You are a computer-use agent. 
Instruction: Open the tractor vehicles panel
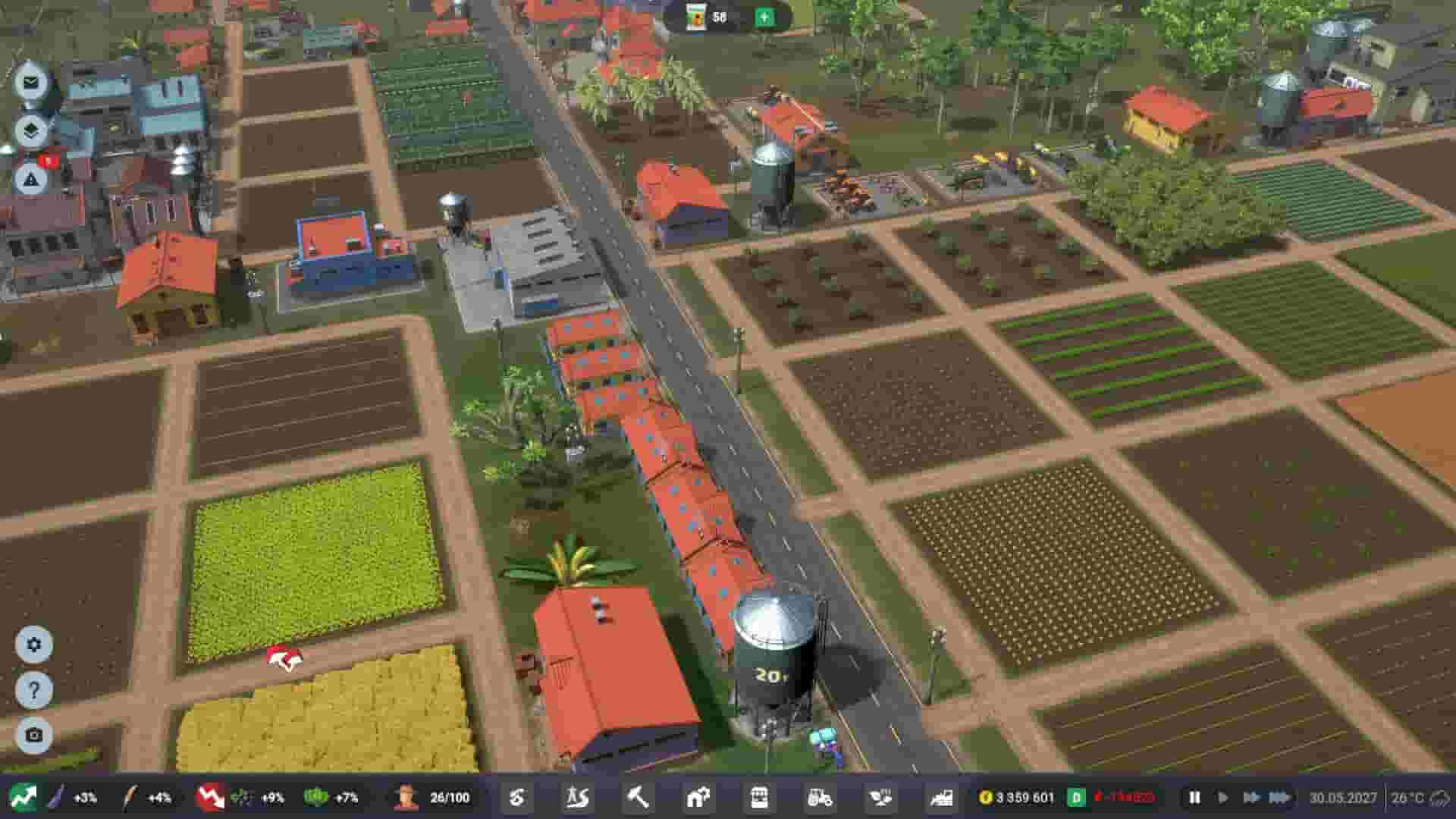point(820,797)
